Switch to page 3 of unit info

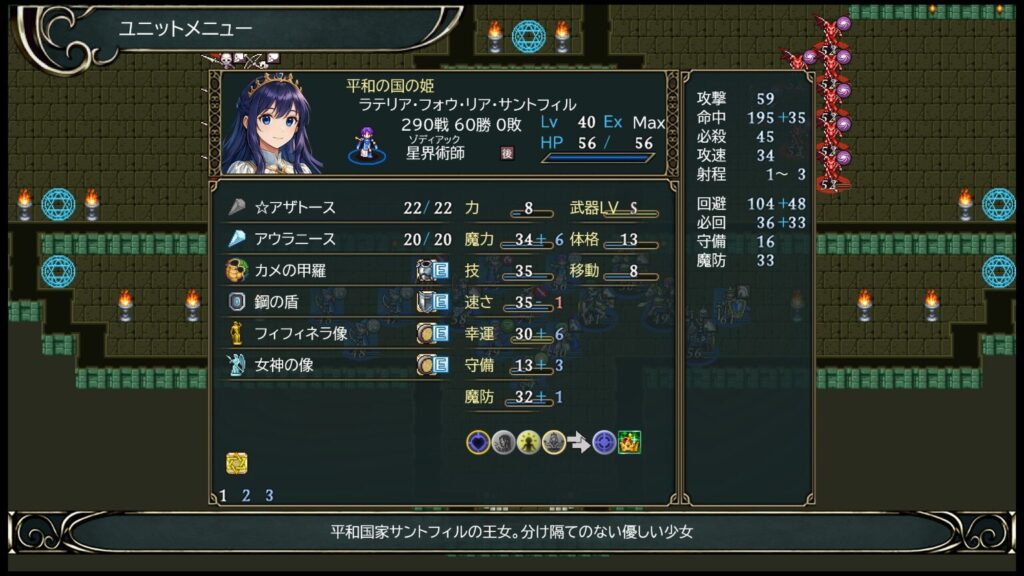(x=269, y=495)
